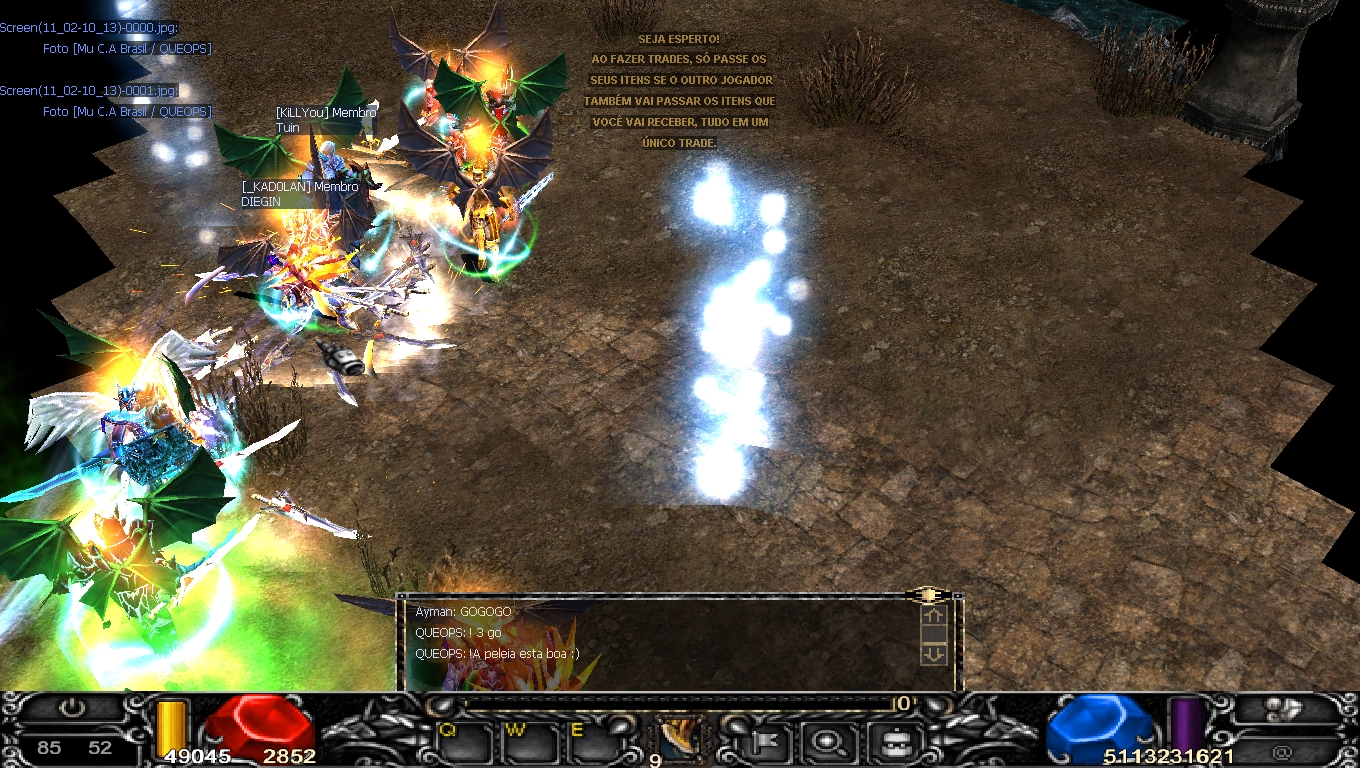Open the inventory chest button
Screen dimensions: 1360x768
coord(886,742)
